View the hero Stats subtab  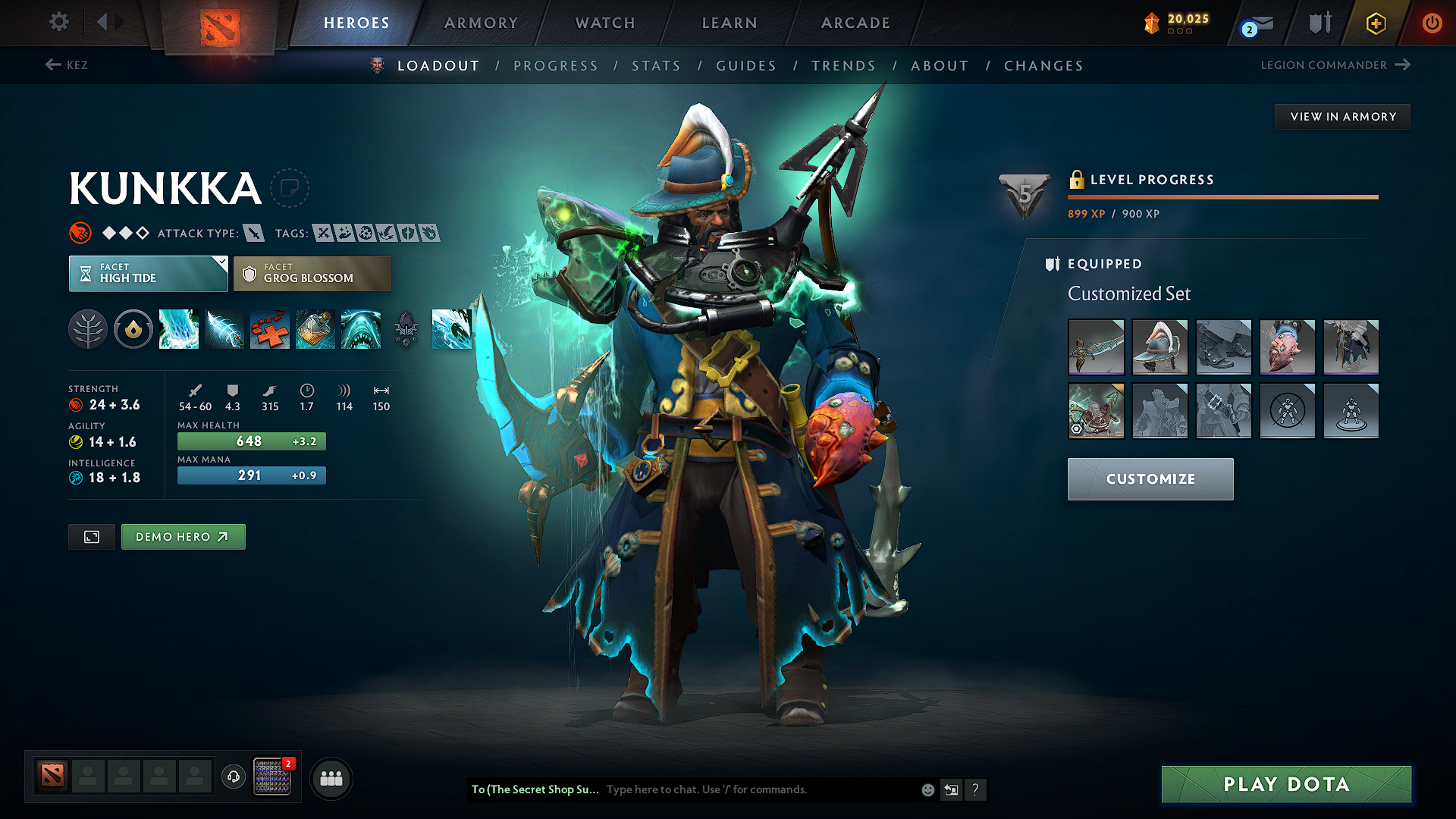(657, 66)
